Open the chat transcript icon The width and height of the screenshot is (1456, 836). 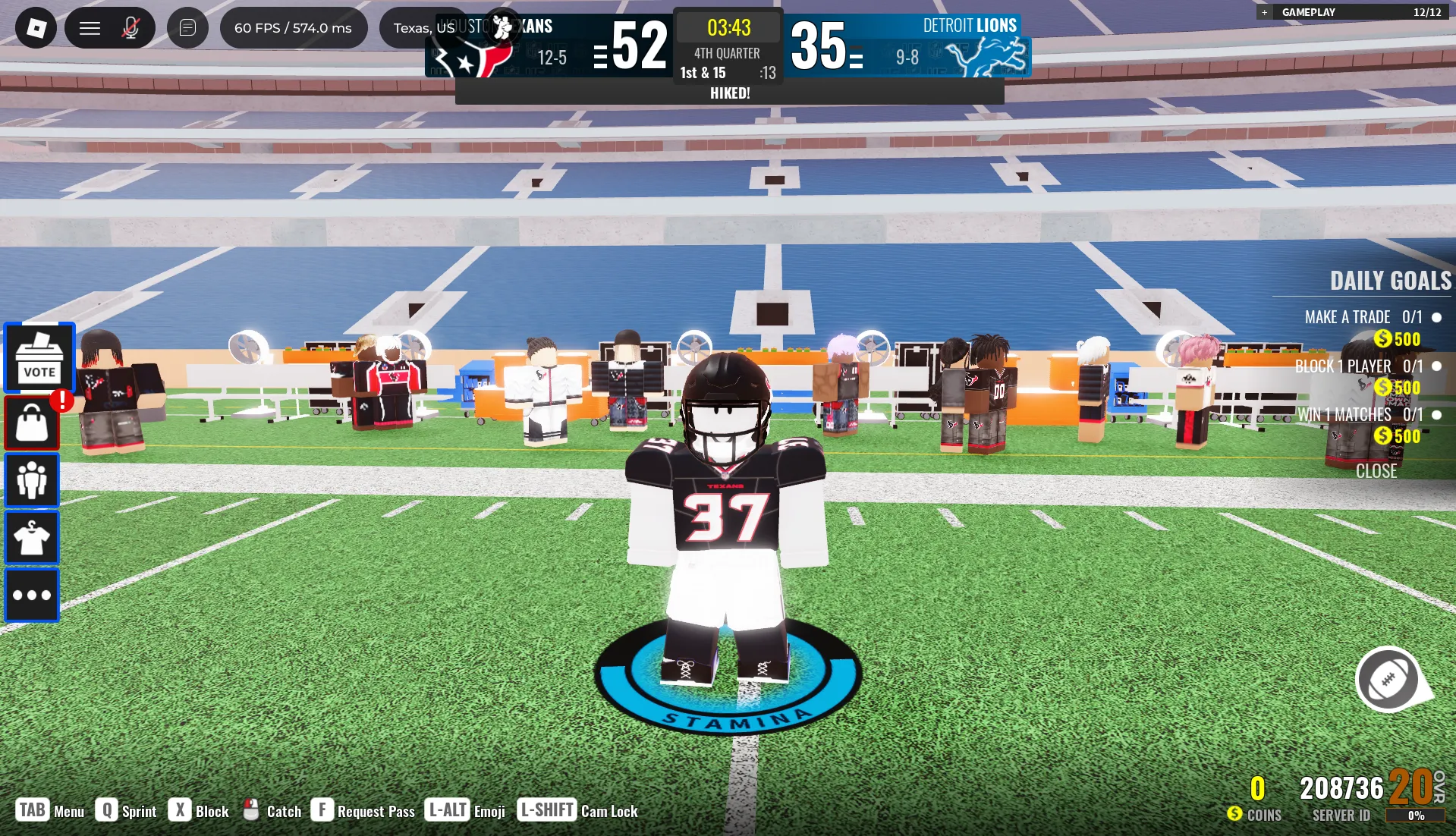point(187,27)
